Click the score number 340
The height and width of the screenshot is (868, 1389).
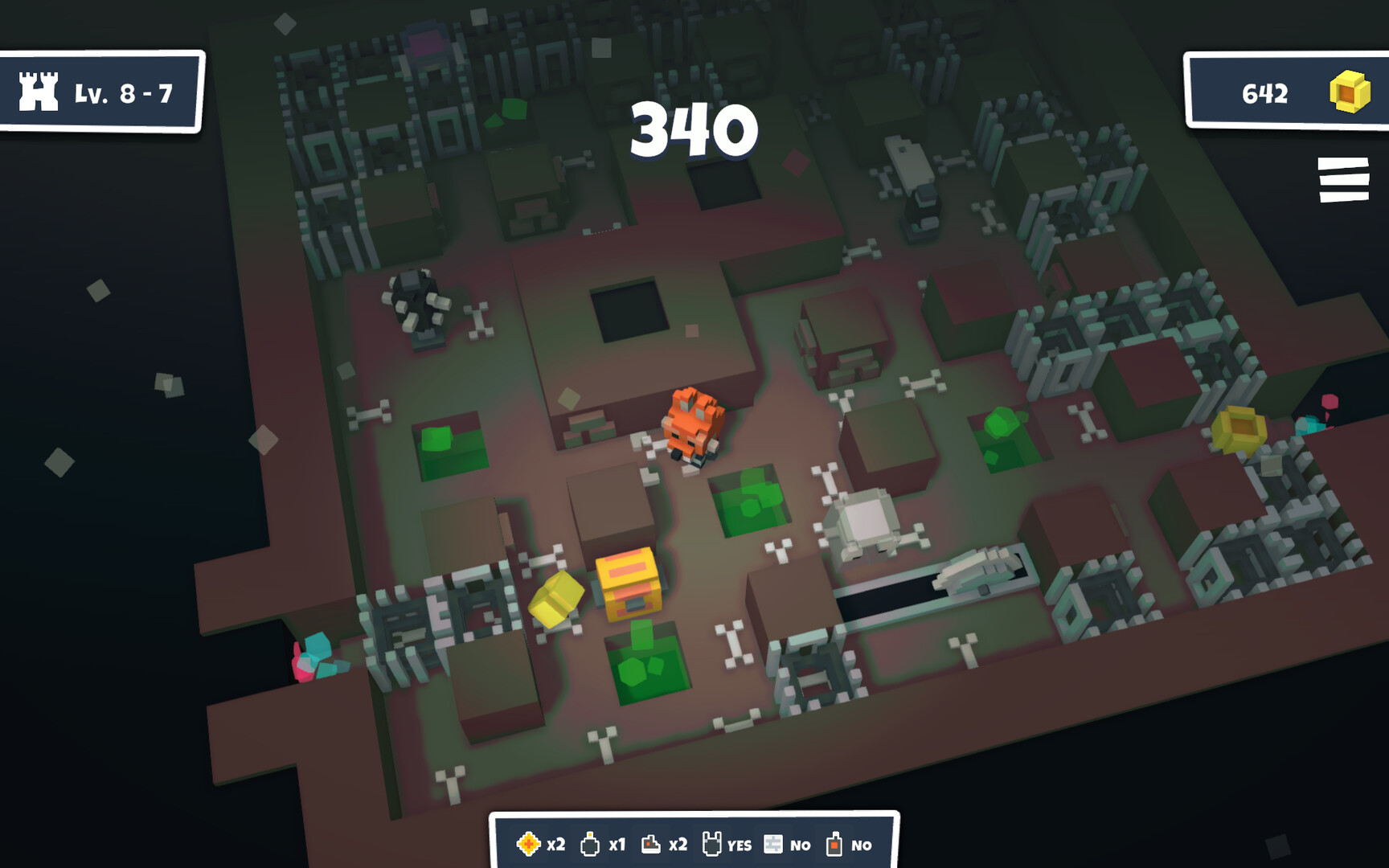[x=694, y=131]
